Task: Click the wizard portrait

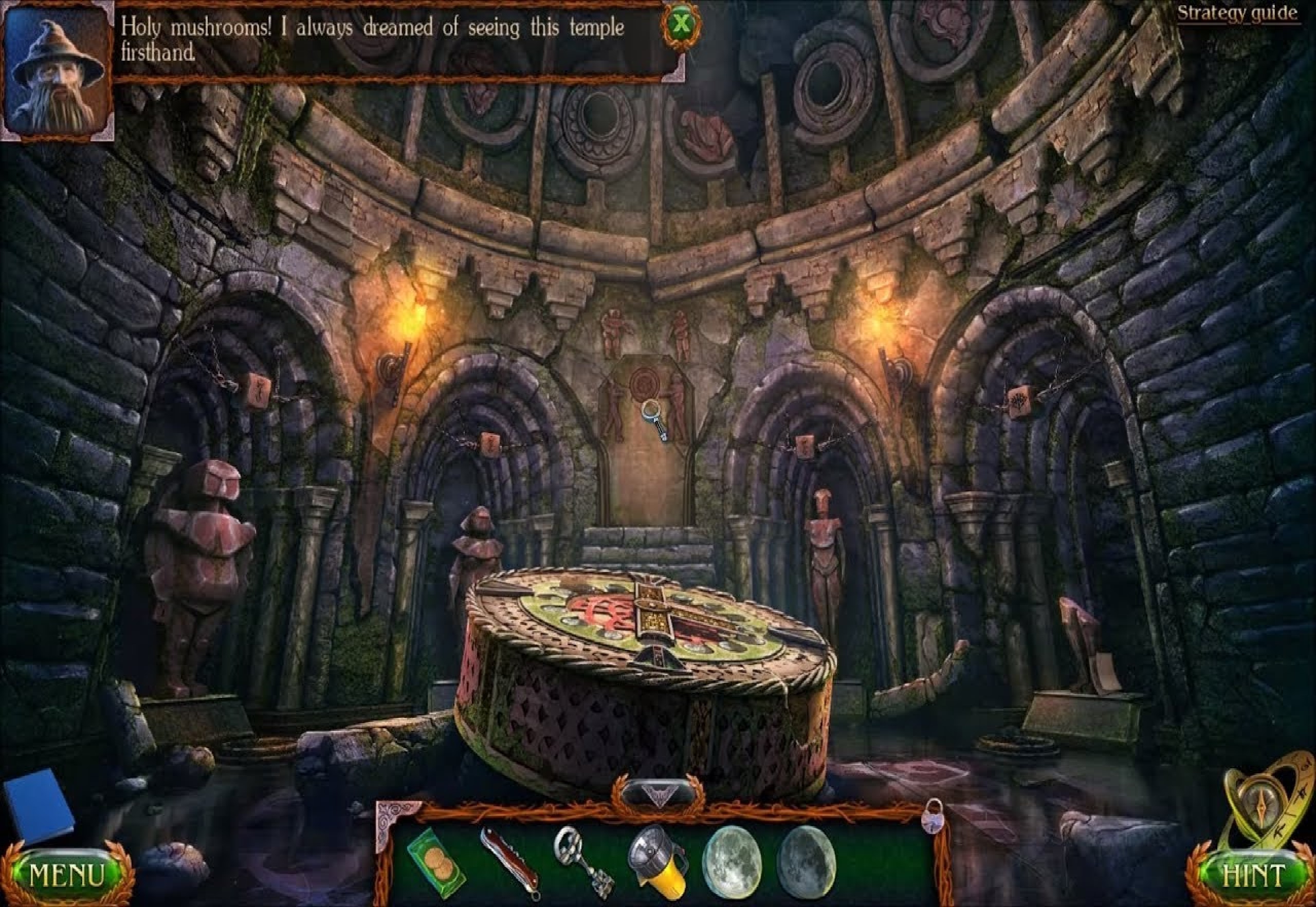Action: (57, 71)
